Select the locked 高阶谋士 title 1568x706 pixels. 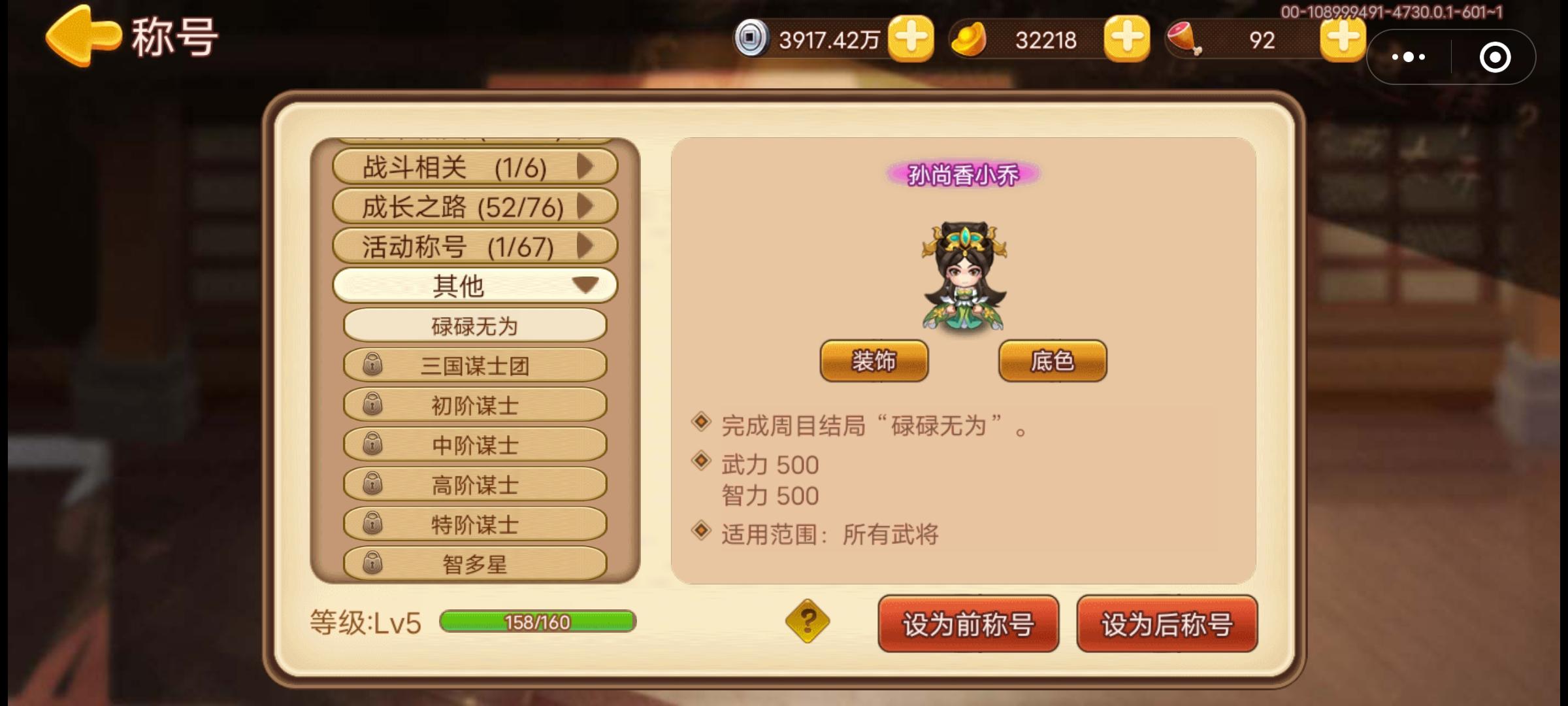(474, 482)
